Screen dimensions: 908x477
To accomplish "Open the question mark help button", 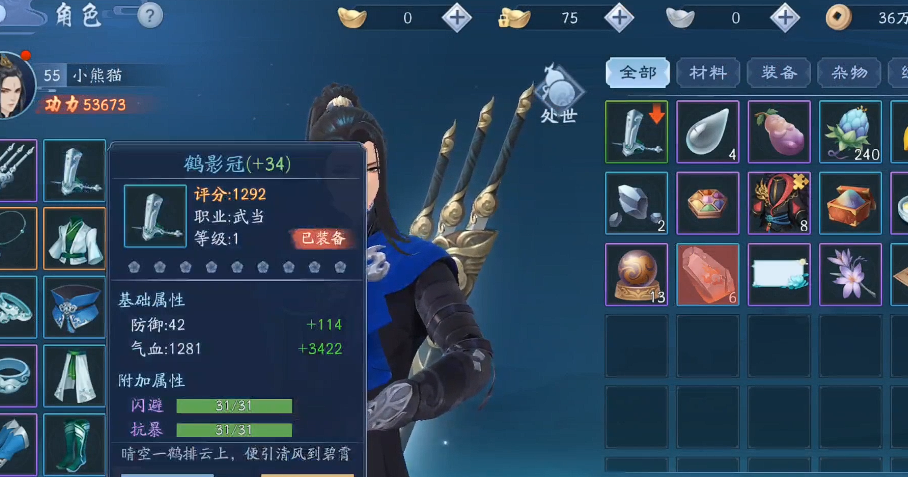I will pos(148,15).
